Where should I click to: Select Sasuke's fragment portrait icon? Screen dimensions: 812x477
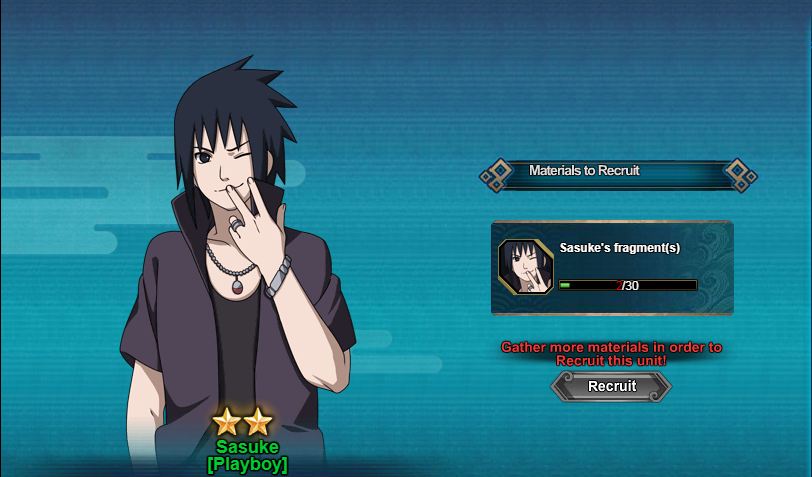click(x=525, y=267)
